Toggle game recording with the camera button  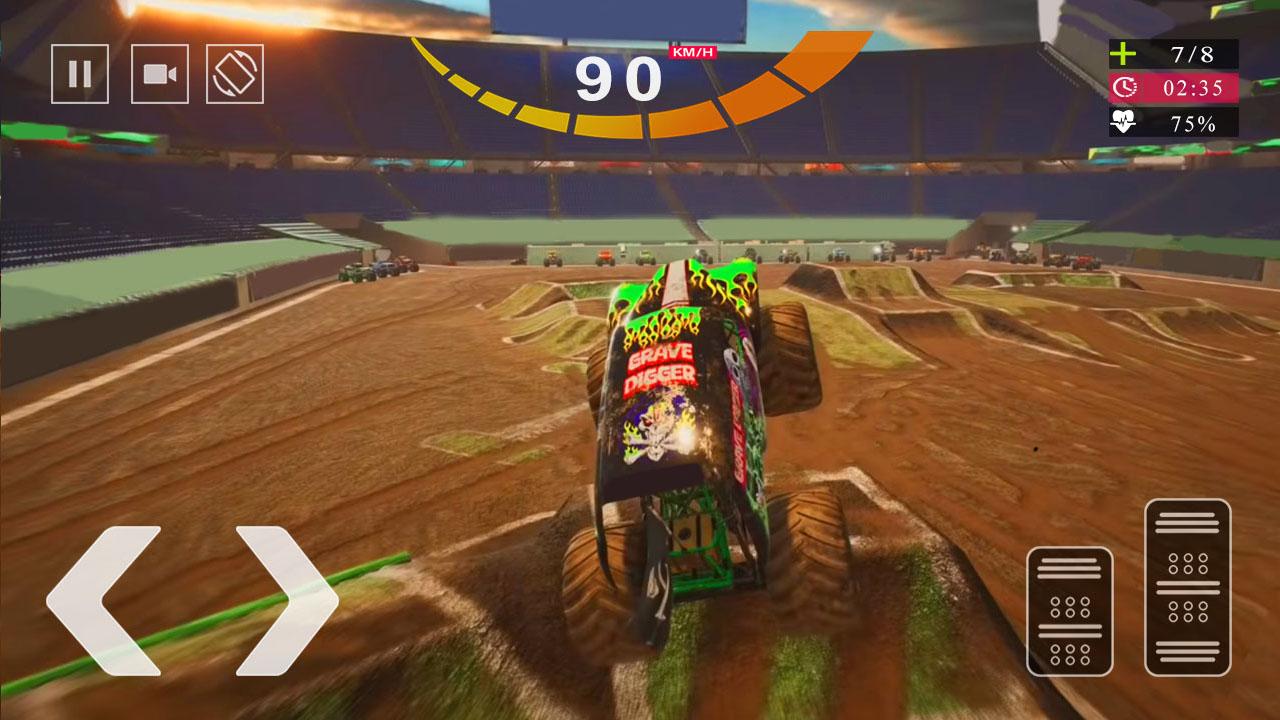pyautogui.click(x=160, y=74)
